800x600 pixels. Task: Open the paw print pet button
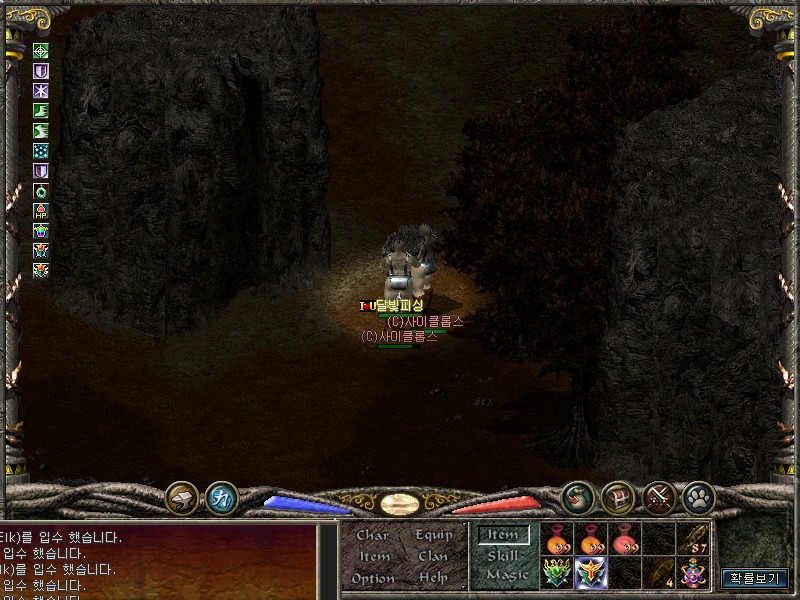tap(697, 496)
